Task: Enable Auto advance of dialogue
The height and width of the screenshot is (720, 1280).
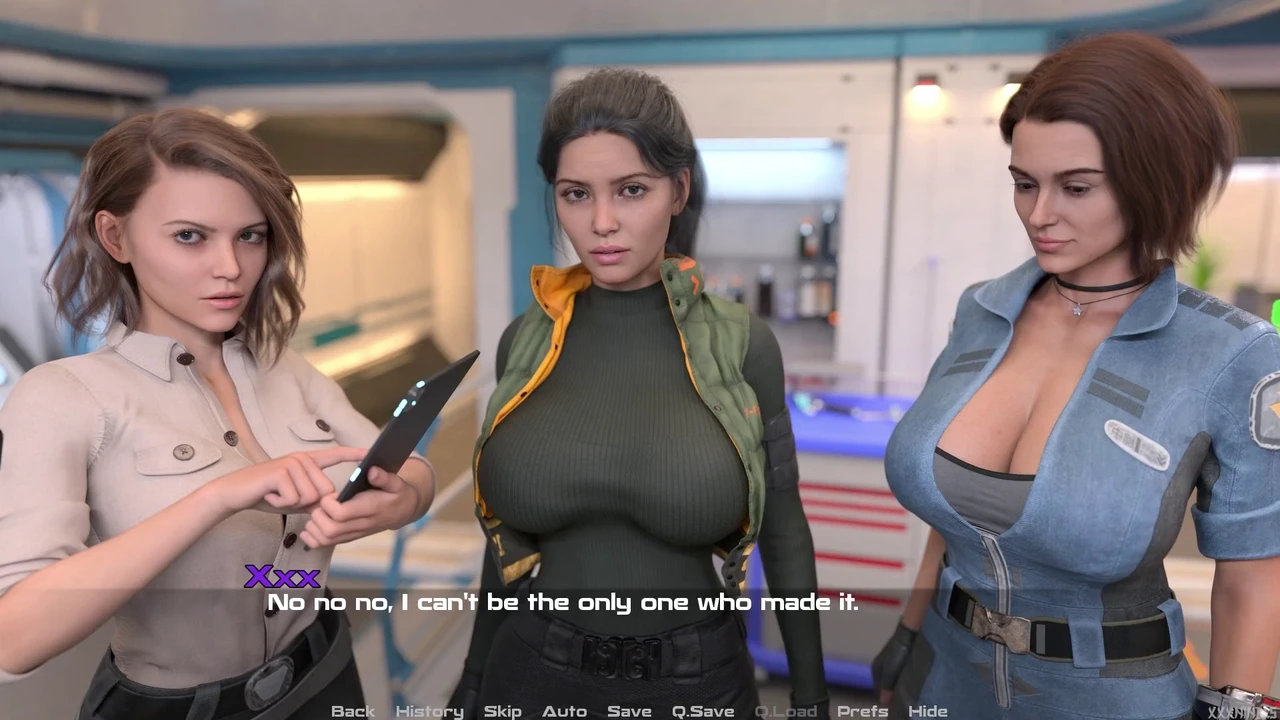Action: [564, 711]
